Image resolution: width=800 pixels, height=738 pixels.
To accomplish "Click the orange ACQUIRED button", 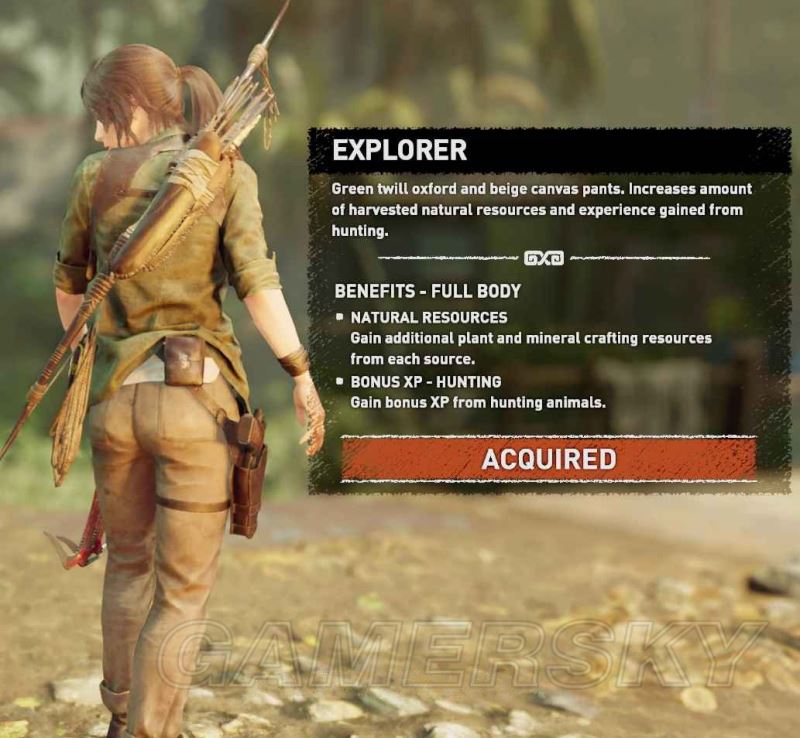I will click(548, 459).
